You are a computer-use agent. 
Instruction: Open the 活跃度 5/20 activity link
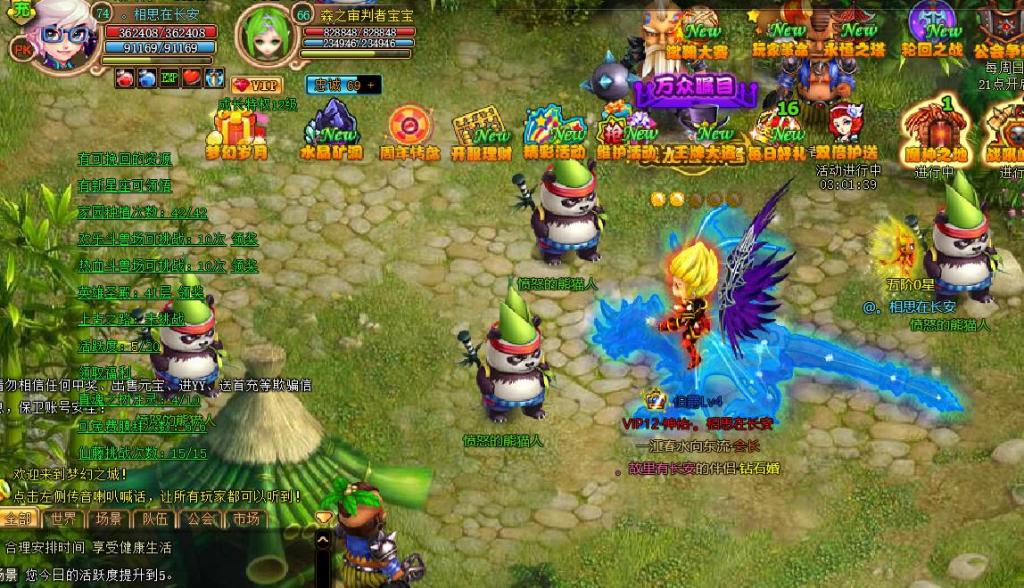(x=119, y=346)
